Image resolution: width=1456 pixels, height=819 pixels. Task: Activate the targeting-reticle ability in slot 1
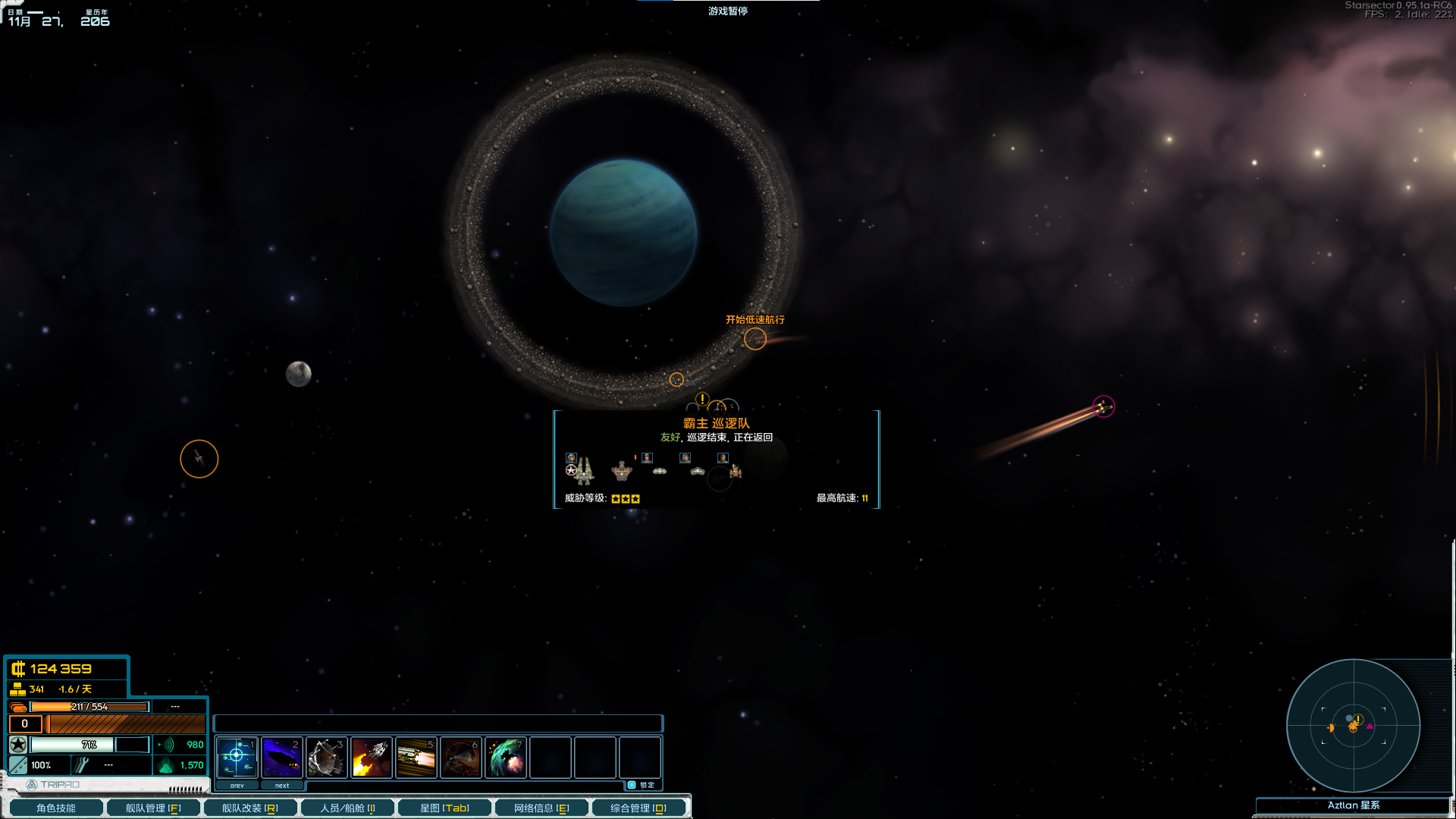237,756
